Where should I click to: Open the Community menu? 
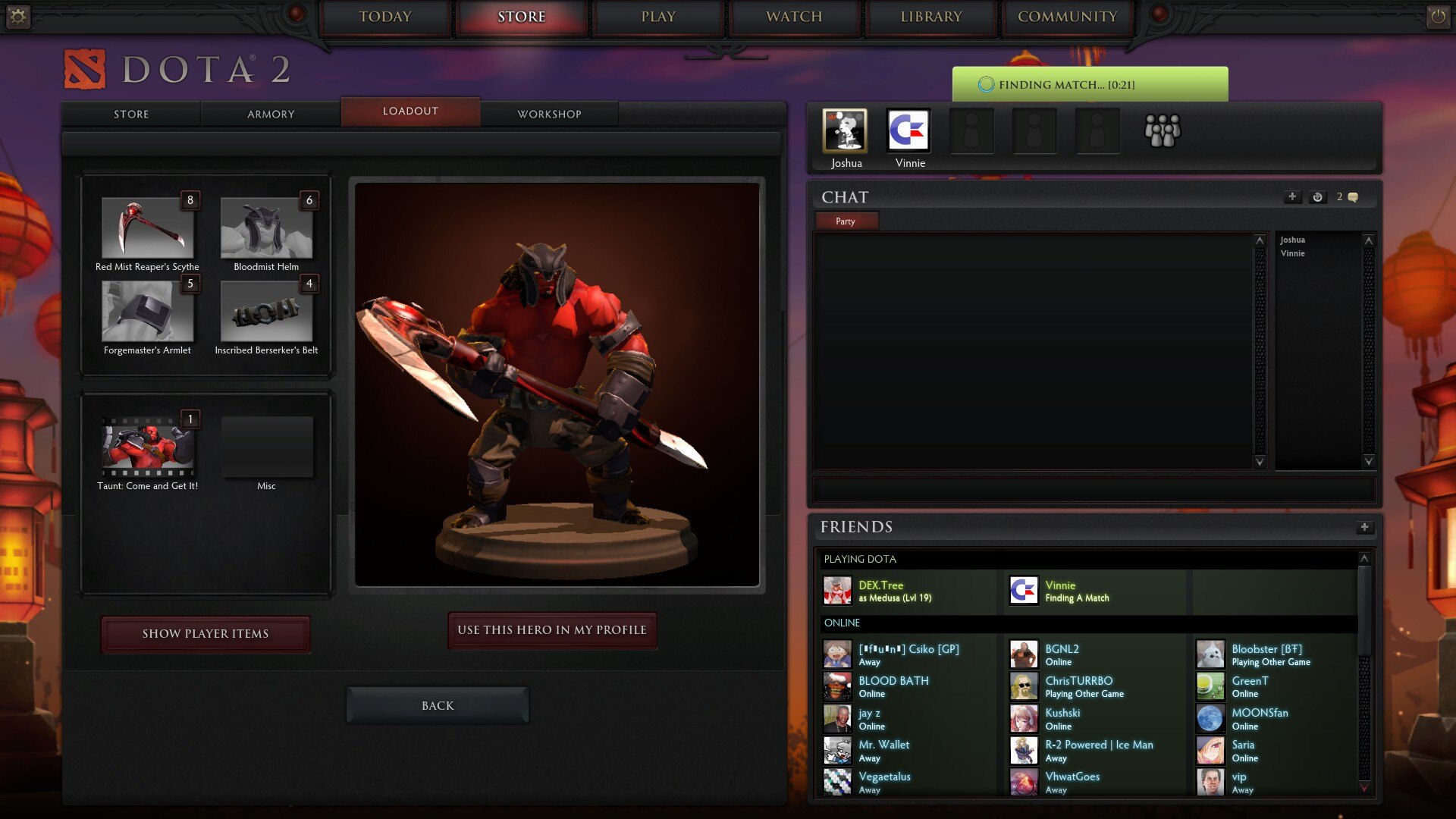click(1067, 17)
